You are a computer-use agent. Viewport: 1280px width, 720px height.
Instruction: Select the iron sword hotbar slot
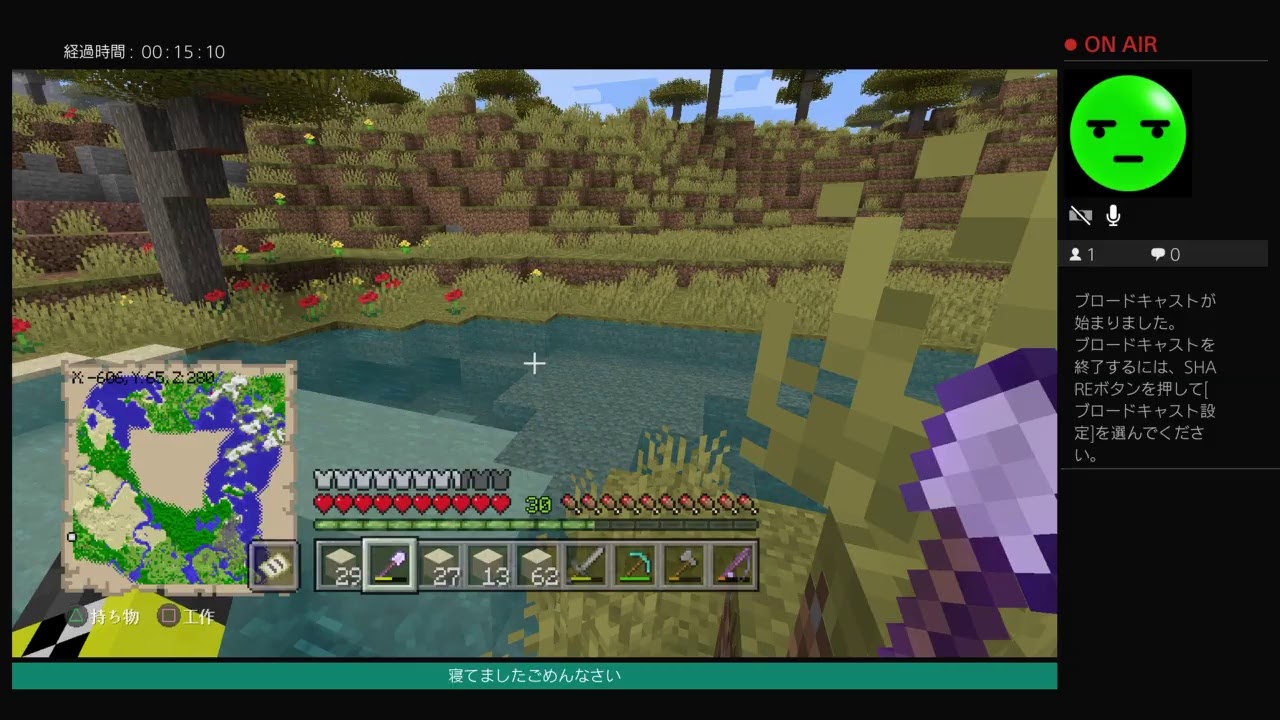tap(587, 565)
